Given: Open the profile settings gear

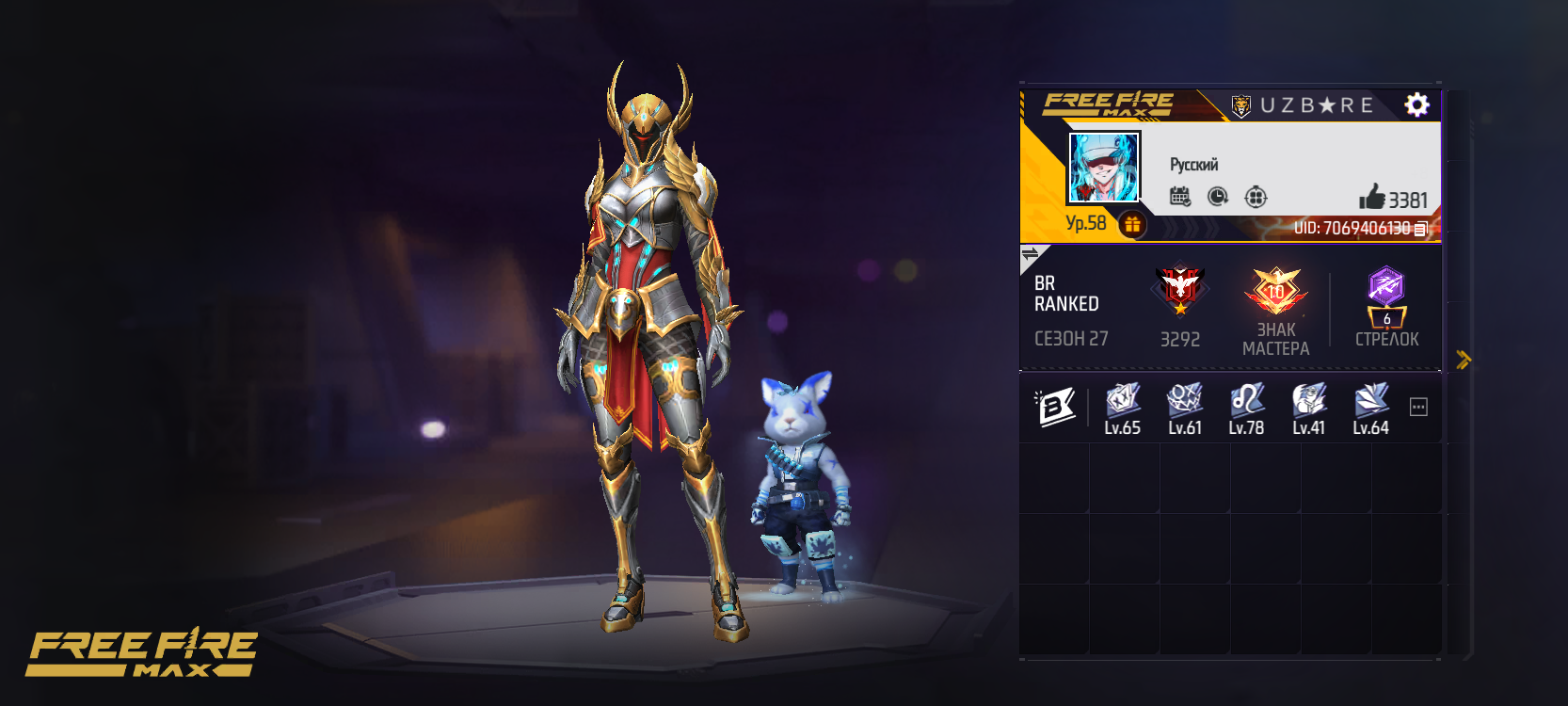Looking at the screenshot, I should click(x=1416, y=104).
